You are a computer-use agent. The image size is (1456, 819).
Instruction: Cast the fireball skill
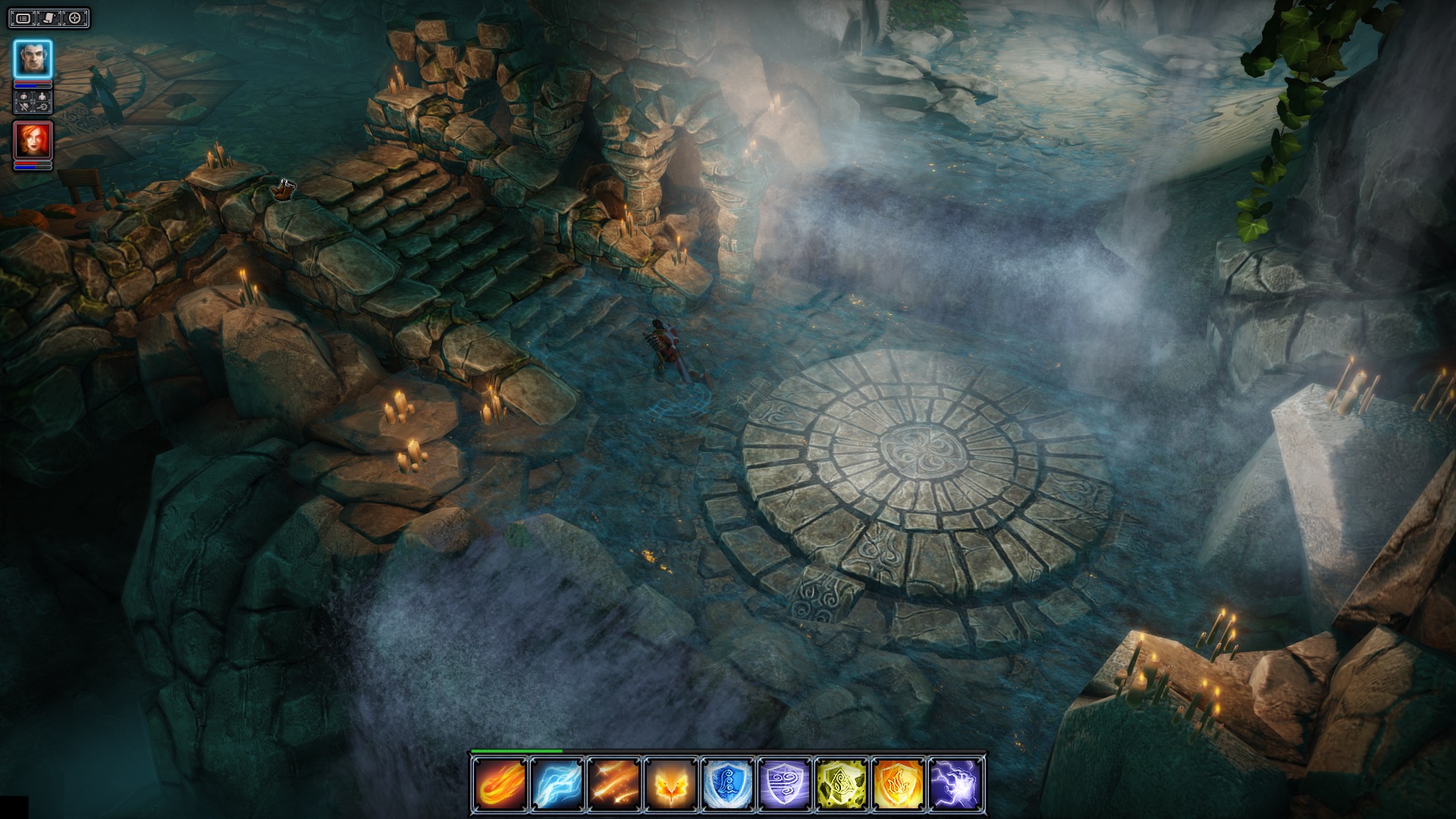point(499,784)
